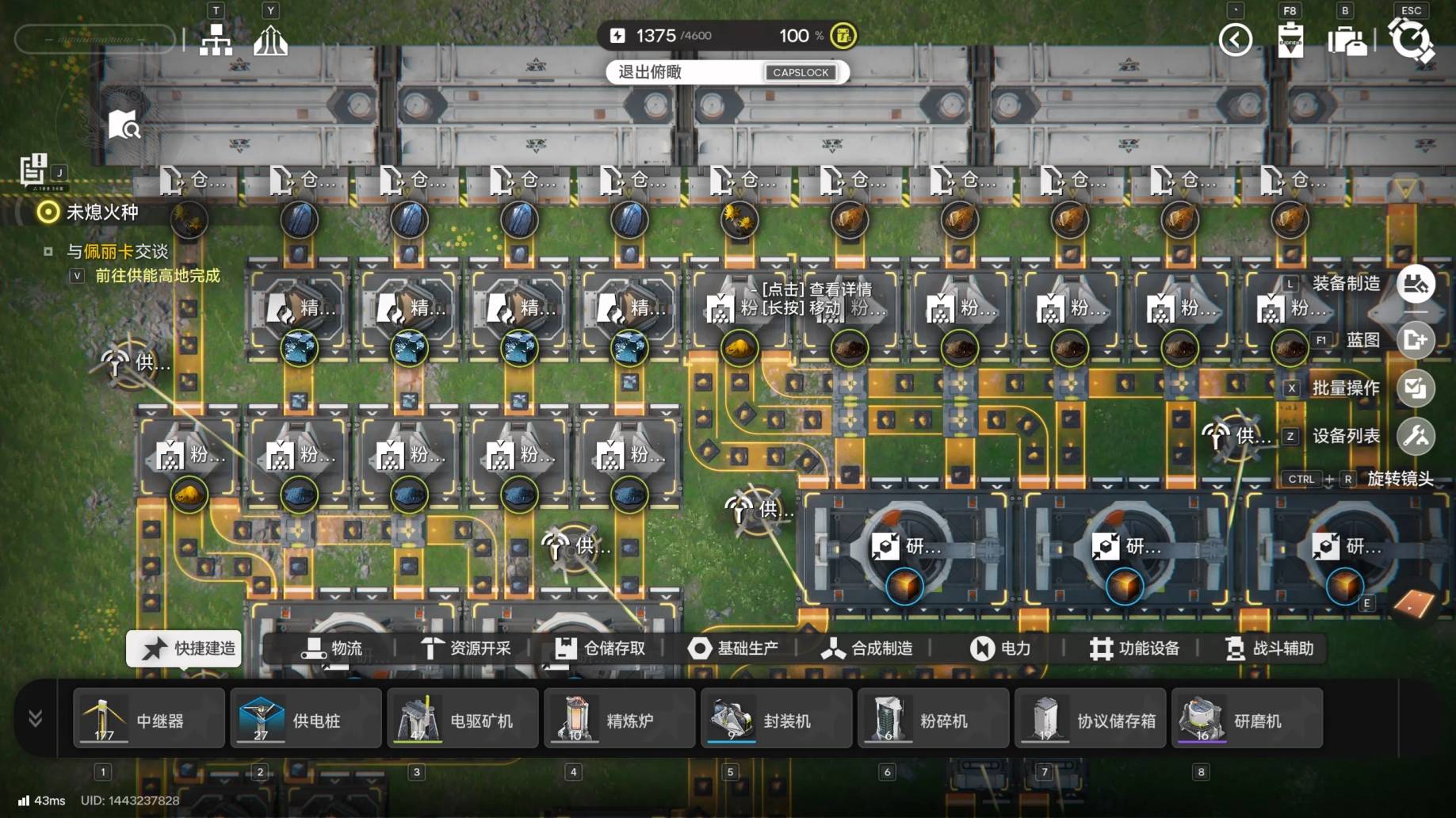This screenshot has height=818, width=1456.
Task: Select the 研磨机 grinder slot
Action: click(1247, 719)
